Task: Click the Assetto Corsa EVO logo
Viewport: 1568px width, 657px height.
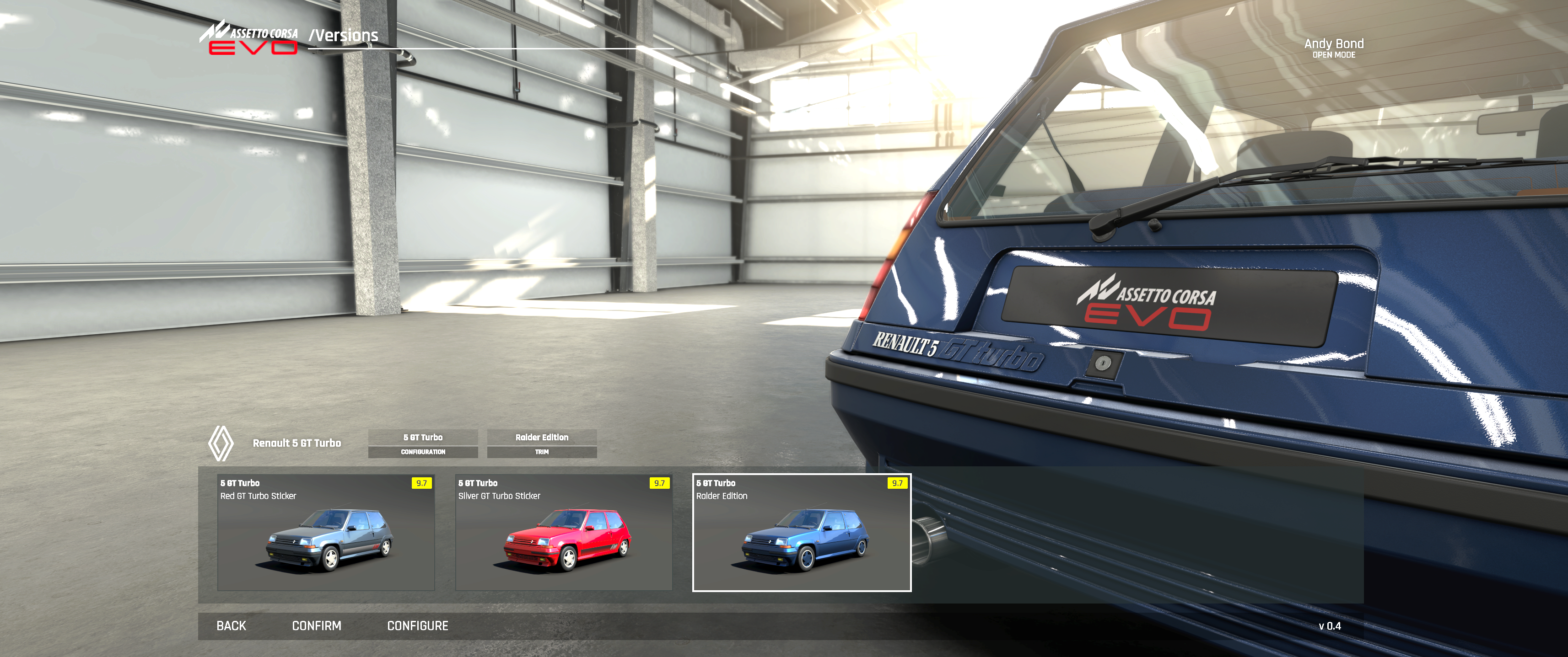Action: pyautogui.click(x=248, y=38)
